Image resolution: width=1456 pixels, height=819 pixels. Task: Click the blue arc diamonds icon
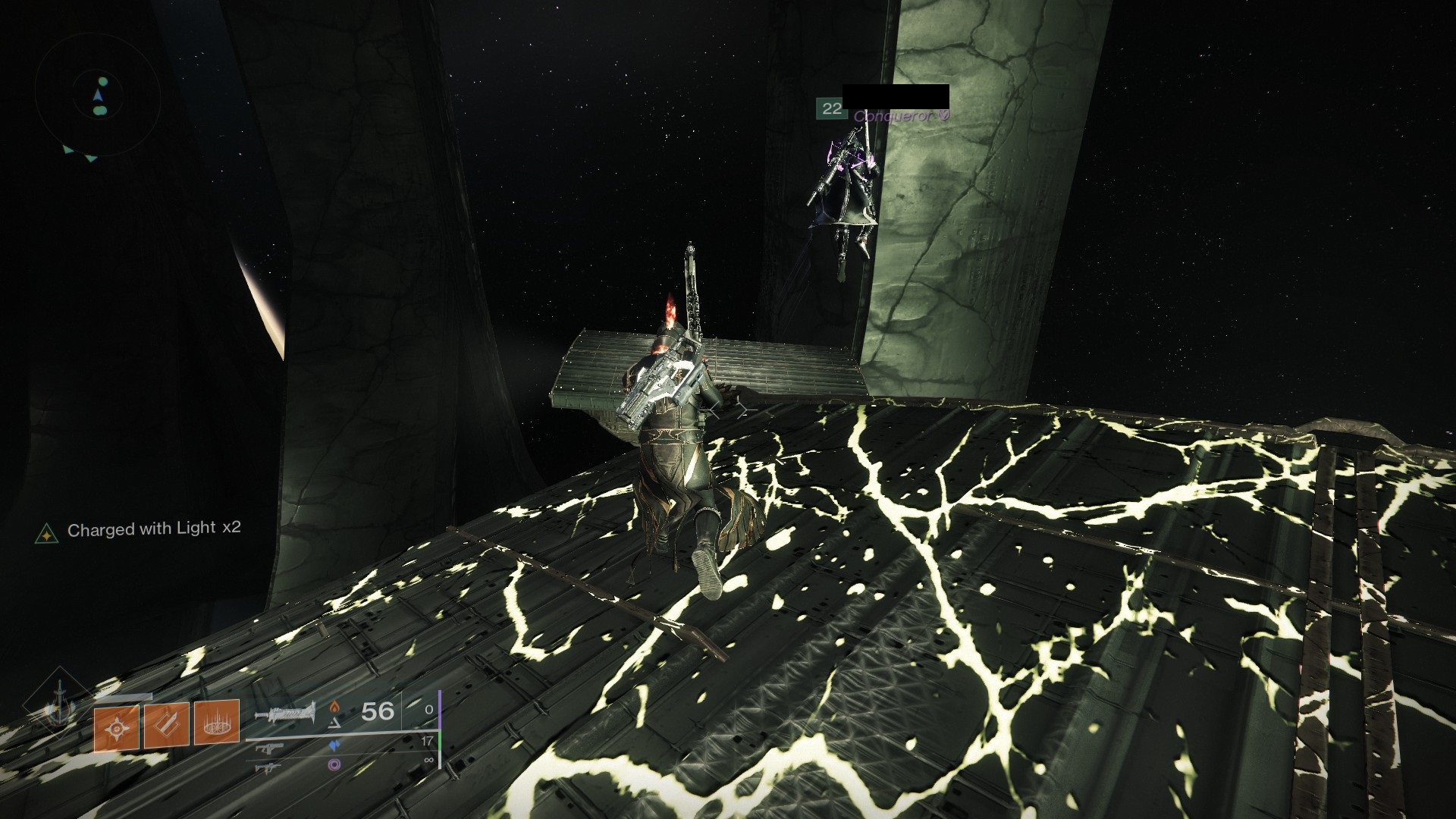click(335, 745)
